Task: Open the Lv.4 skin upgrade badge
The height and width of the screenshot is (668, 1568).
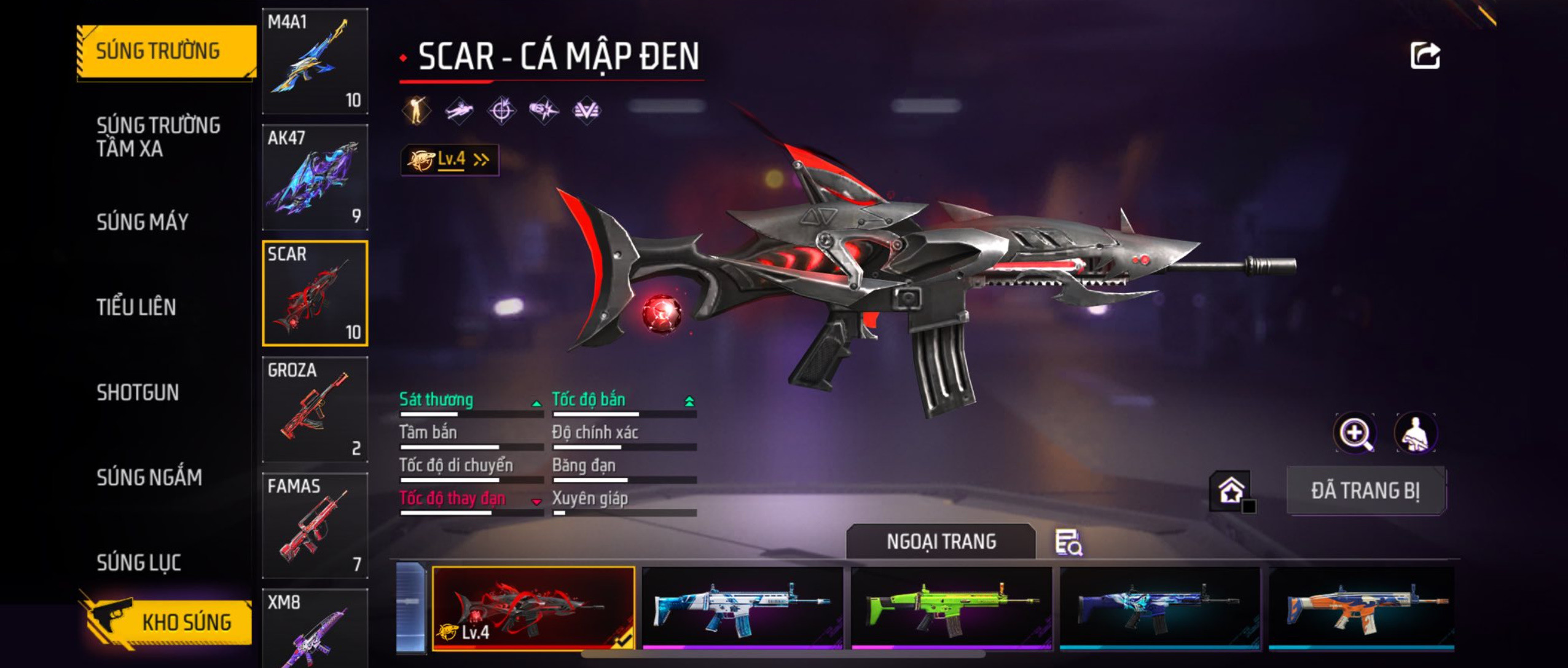Action: pyautogui.click(x=449, y=160)
